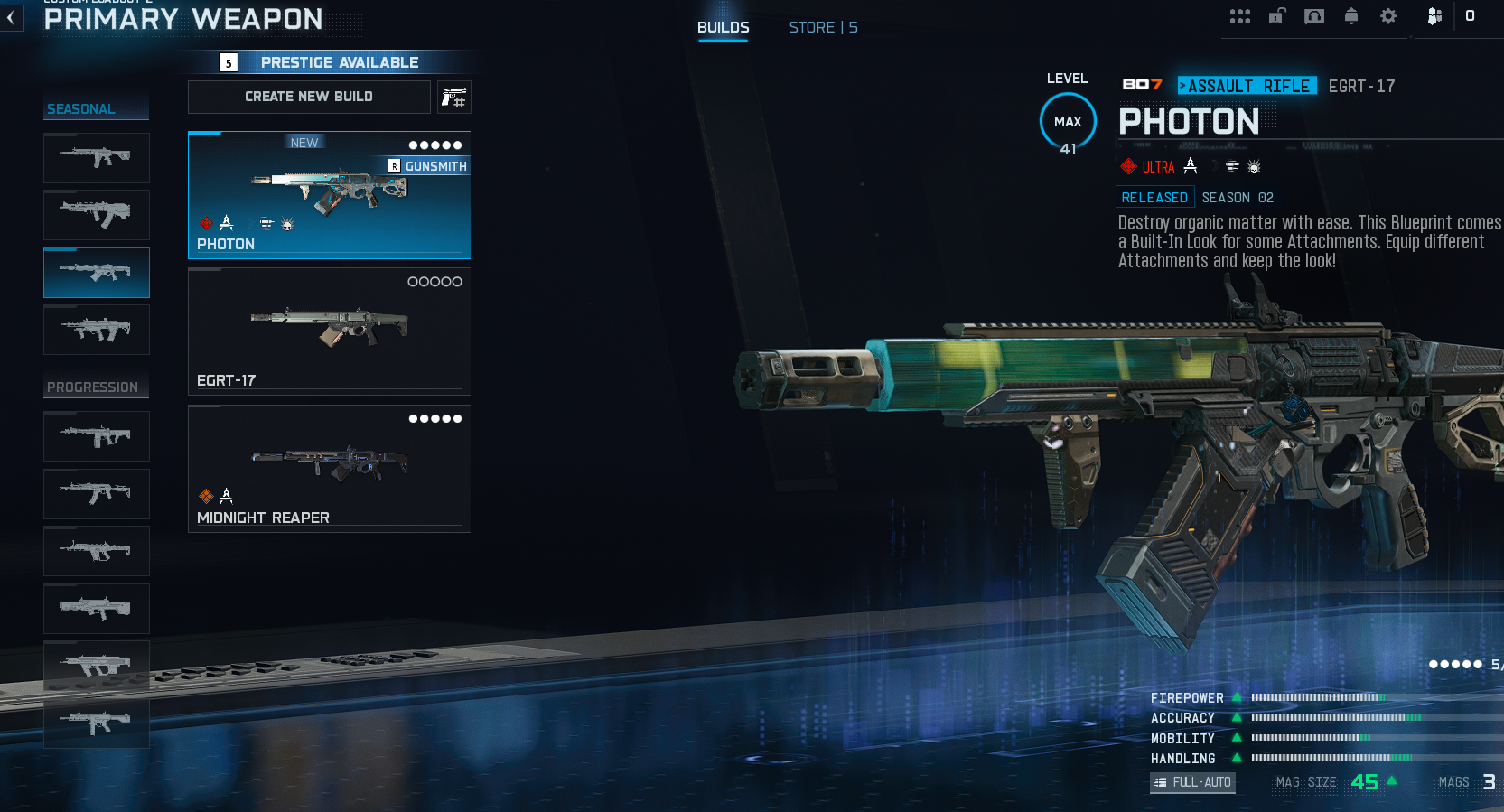Pick the first weapon under Seasonal
The image size is (1504, 812).
pyautogui.click(x=97, y=158)
